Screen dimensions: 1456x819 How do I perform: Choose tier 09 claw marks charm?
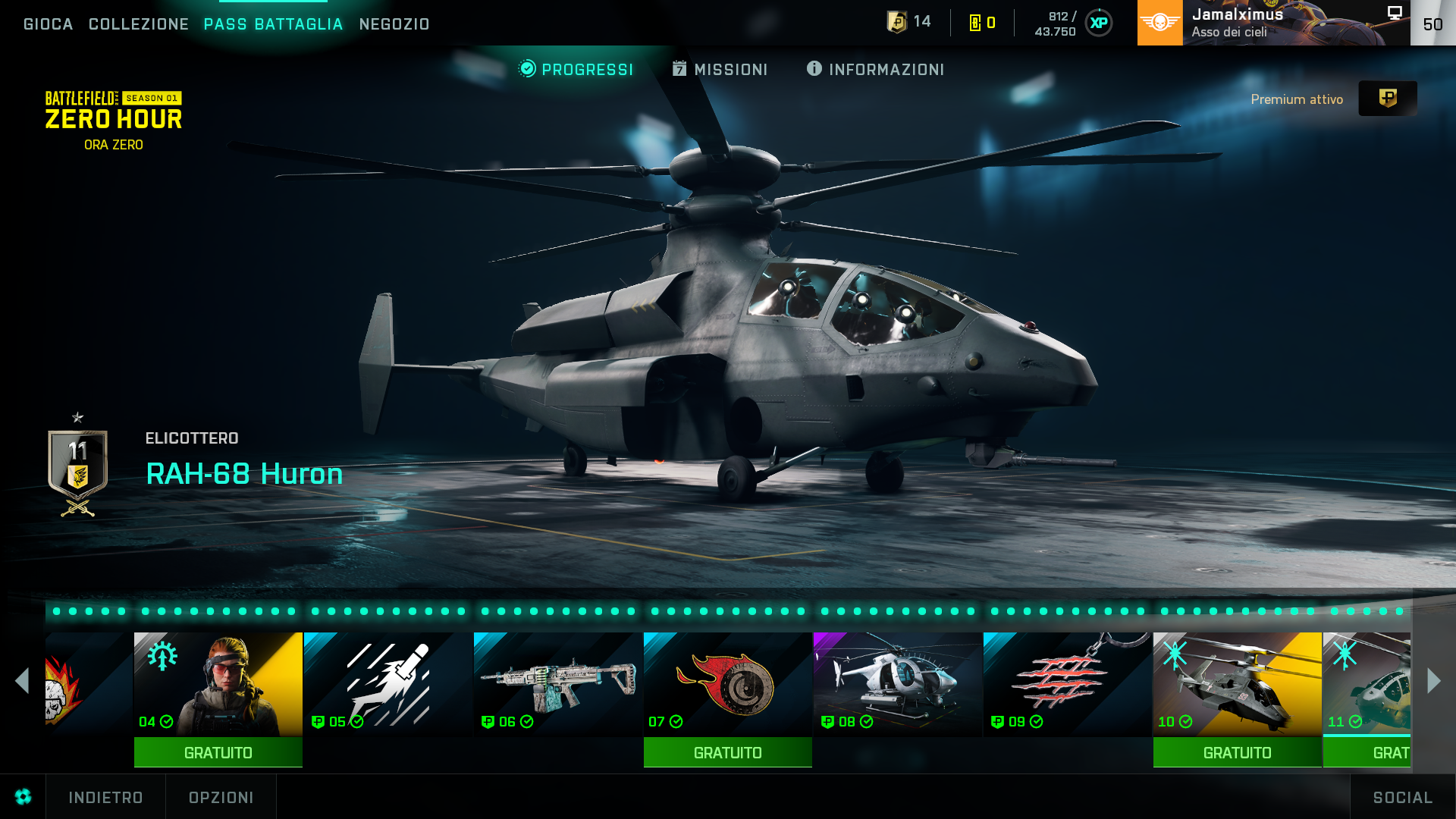1068,684
